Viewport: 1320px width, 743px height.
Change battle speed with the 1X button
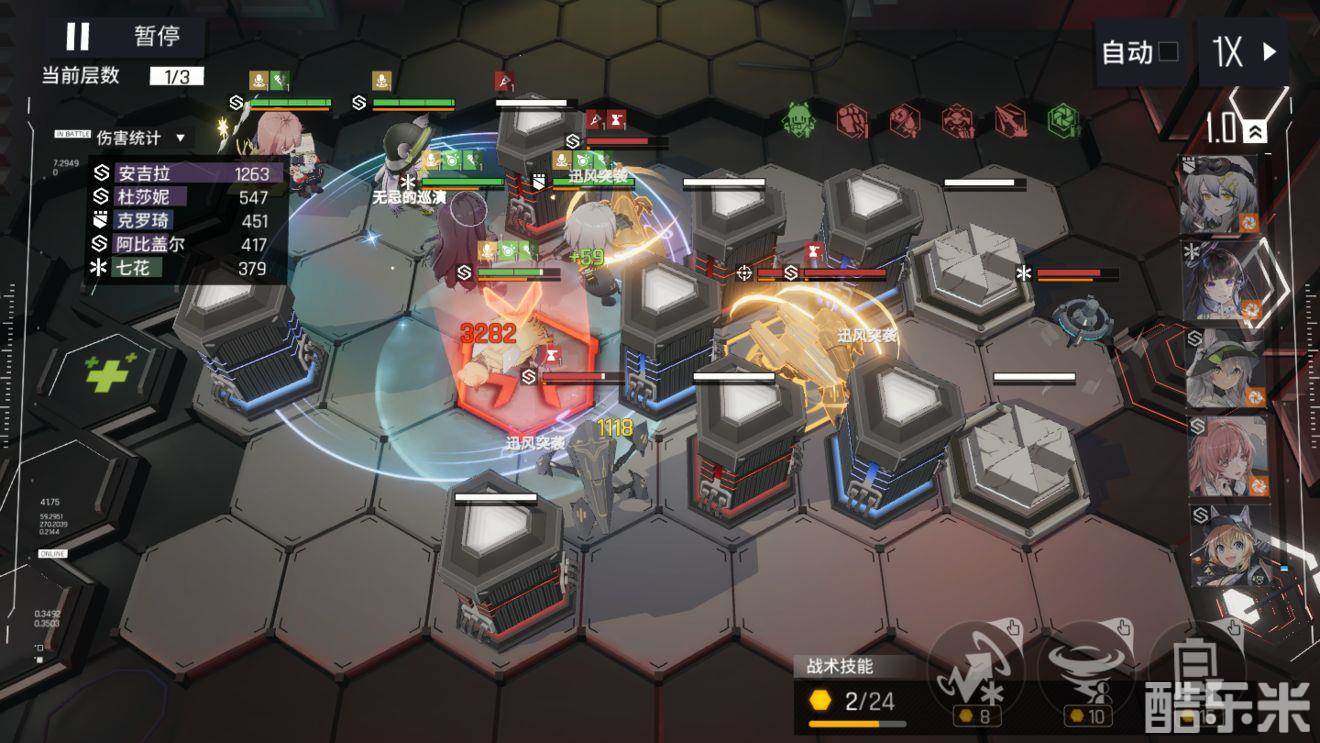(1245, 52)
